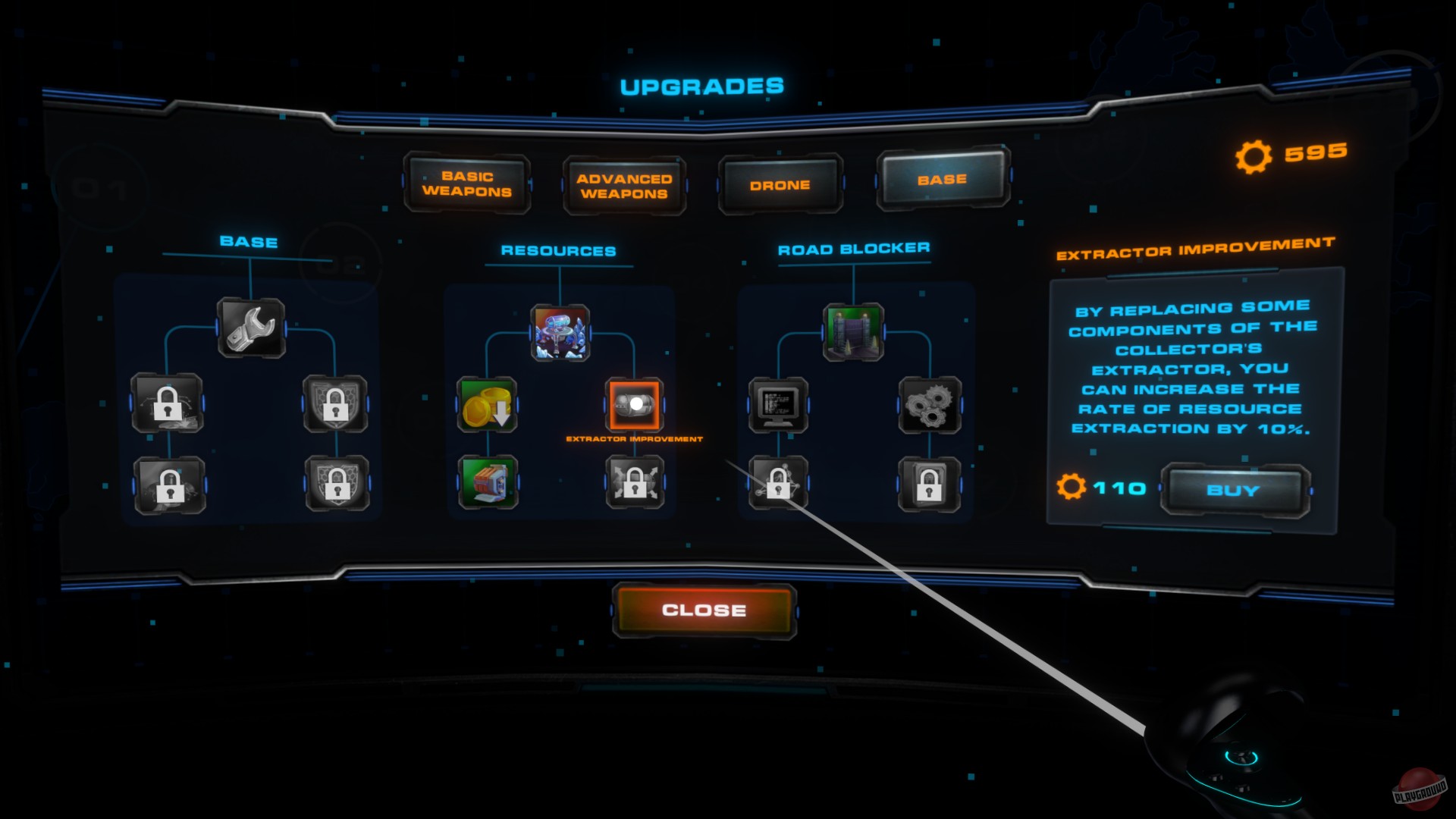Select the gold coins cost reduction upgrade
The image size is (1456, 819).
tap(486, 405)
